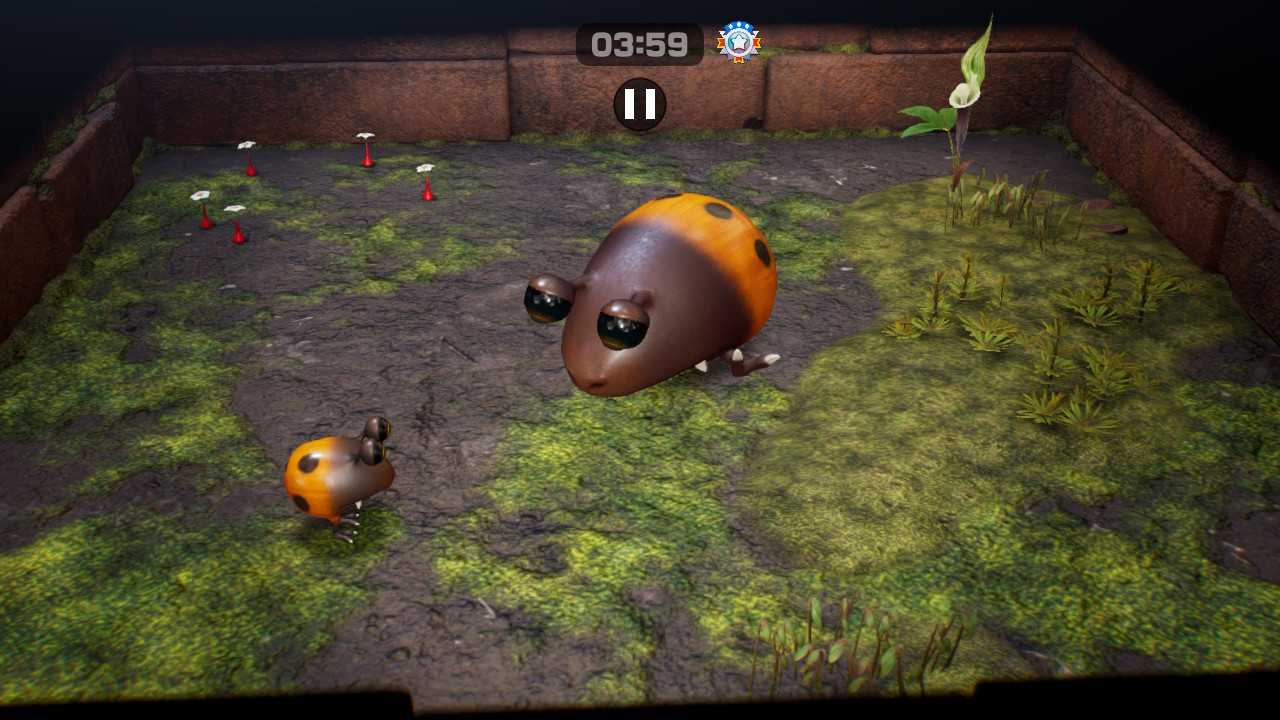1280x720 pixels.
Task: Click the star medal badge icon
Action: pos(739,43)
